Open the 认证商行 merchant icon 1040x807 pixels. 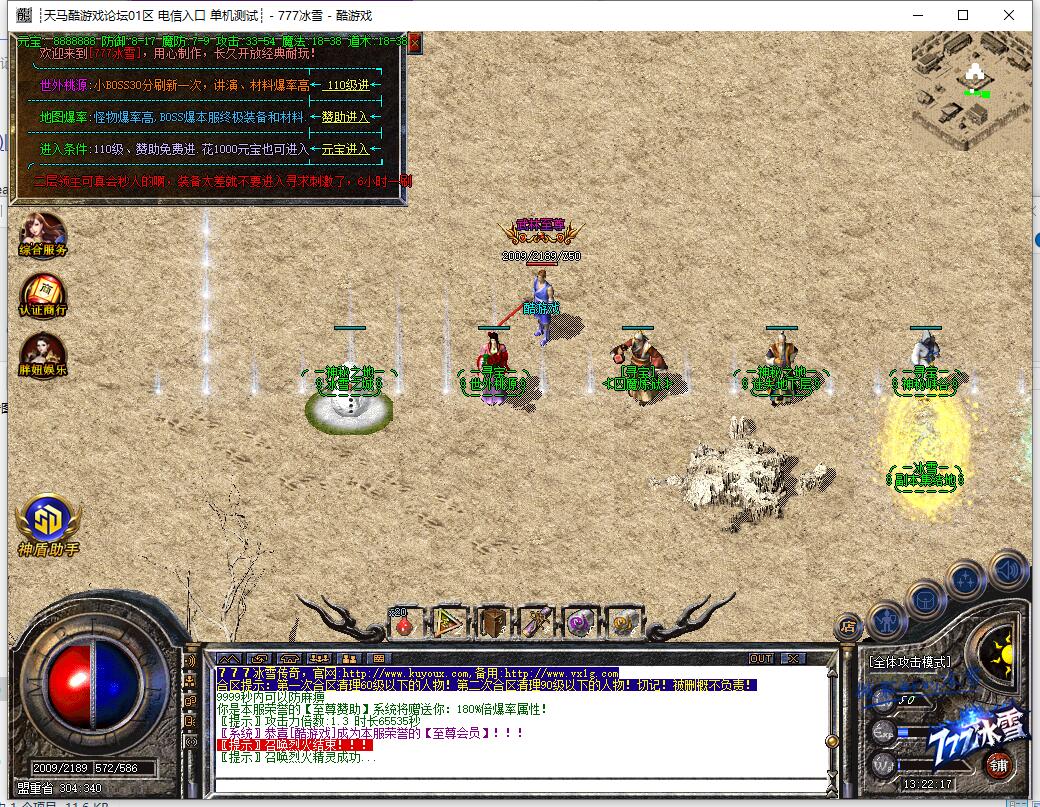[43, 294]
